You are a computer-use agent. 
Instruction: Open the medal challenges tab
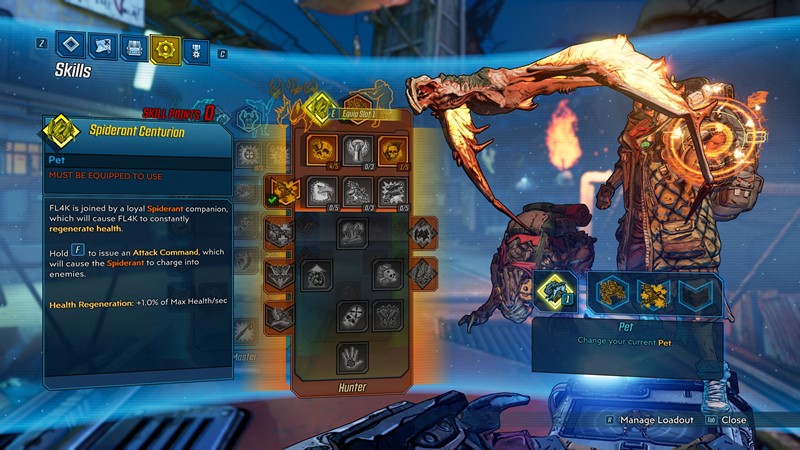click(197, 46)
